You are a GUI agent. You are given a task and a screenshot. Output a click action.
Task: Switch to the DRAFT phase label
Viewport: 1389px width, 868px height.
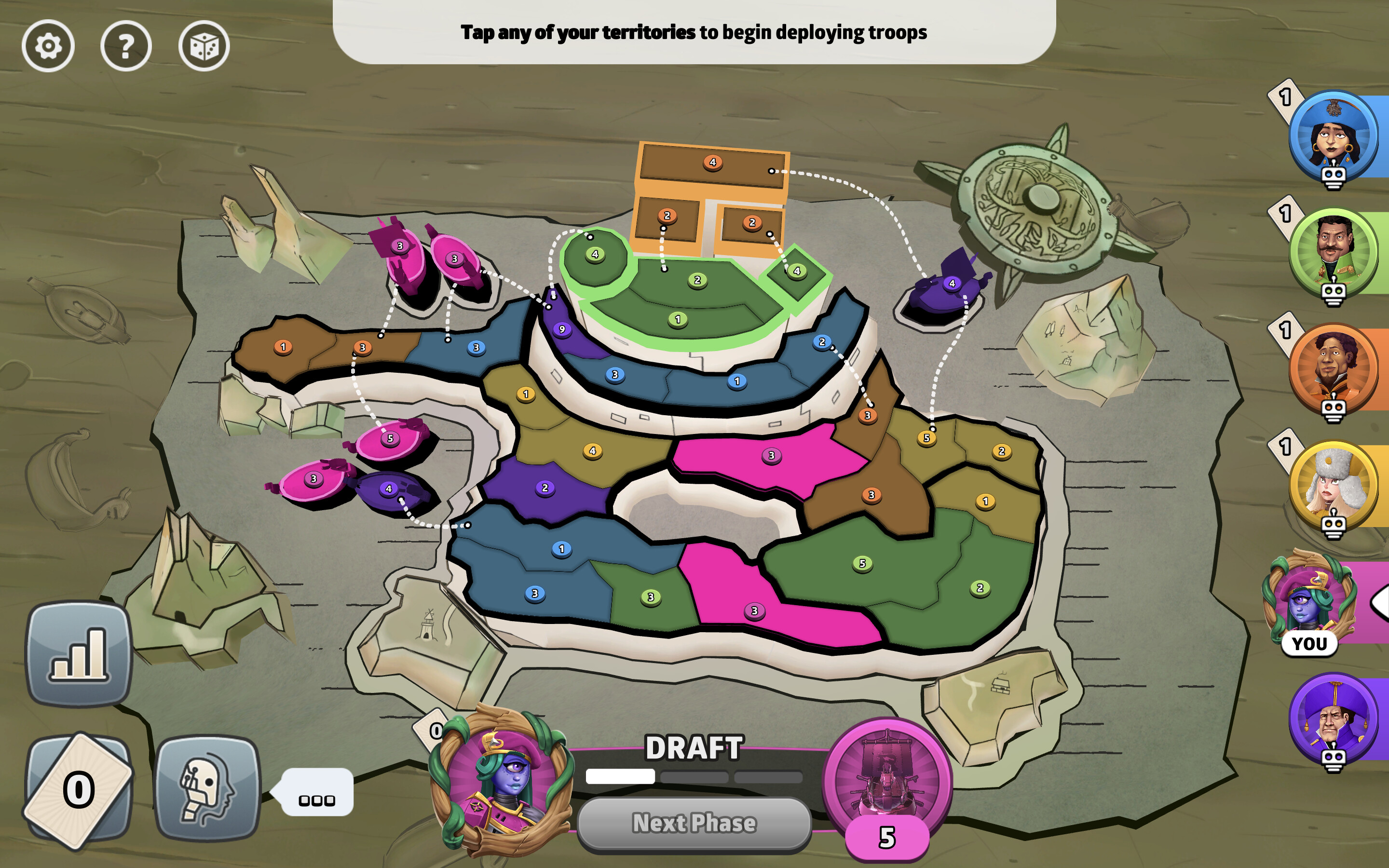pyautogui.click(x=694, y=746)
